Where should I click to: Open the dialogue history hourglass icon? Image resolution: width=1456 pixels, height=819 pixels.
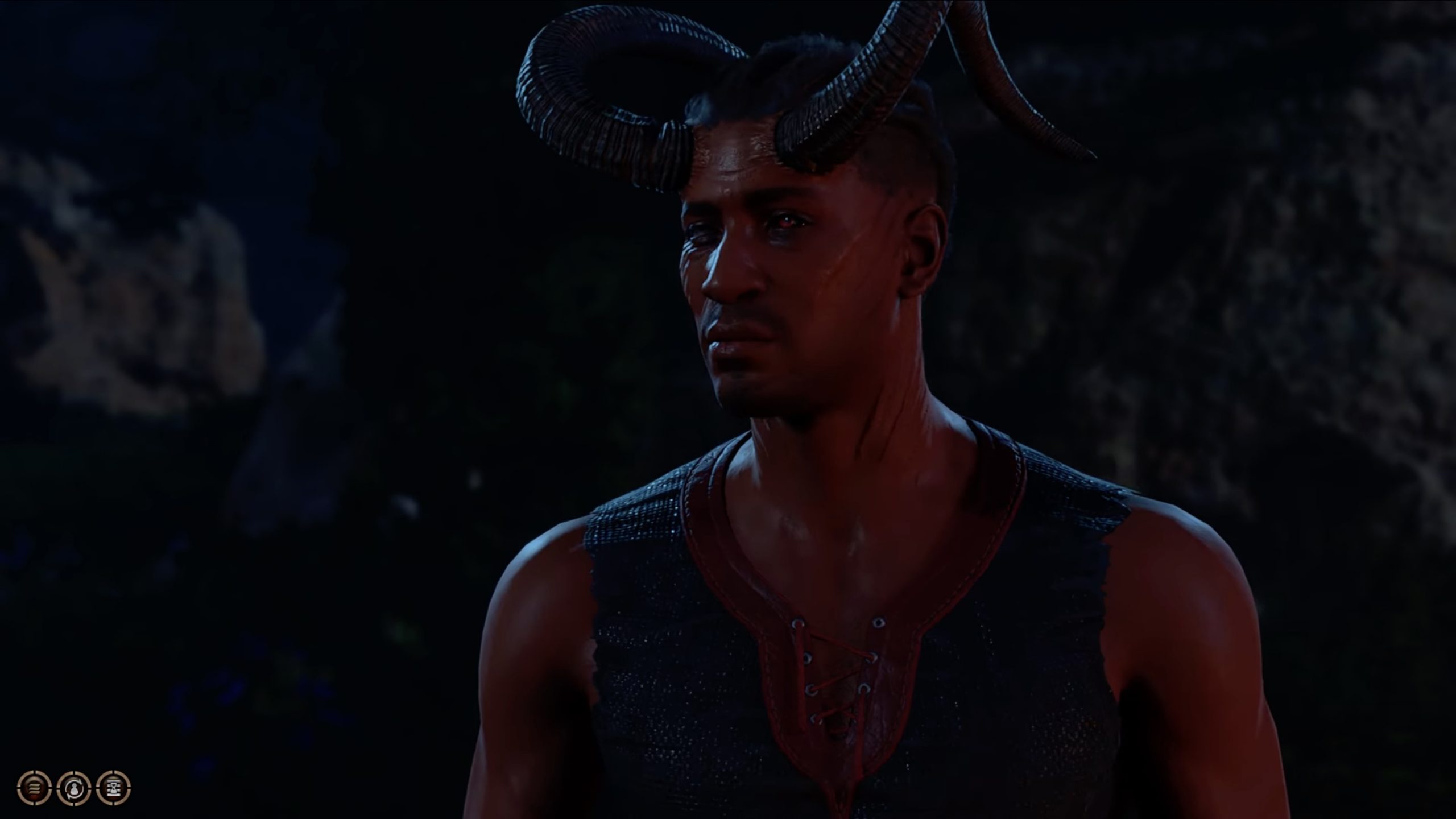pos(113,789)
